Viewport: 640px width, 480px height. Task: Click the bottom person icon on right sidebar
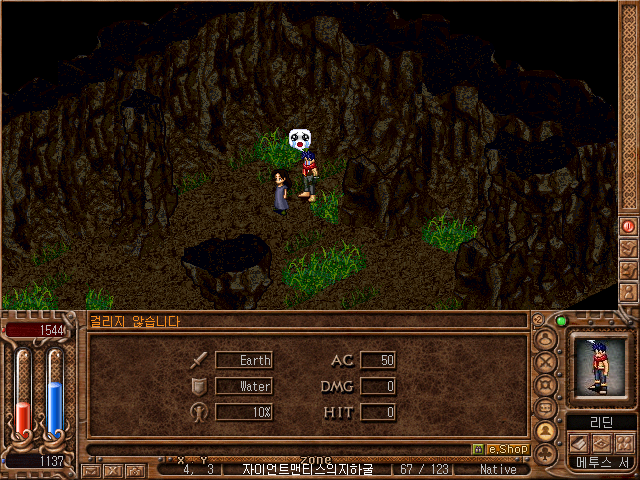(629, 292)
